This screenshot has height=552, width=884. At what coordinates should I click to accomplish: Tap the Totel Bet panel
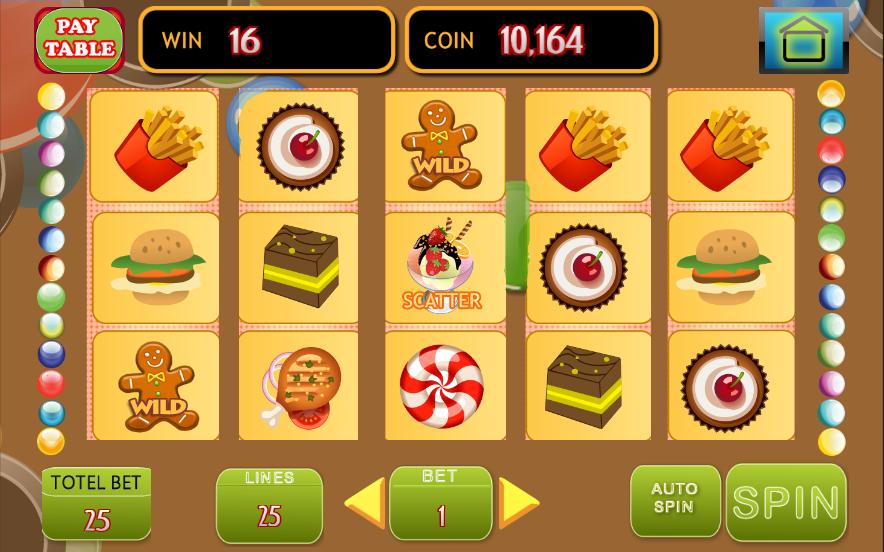point(97,503)
